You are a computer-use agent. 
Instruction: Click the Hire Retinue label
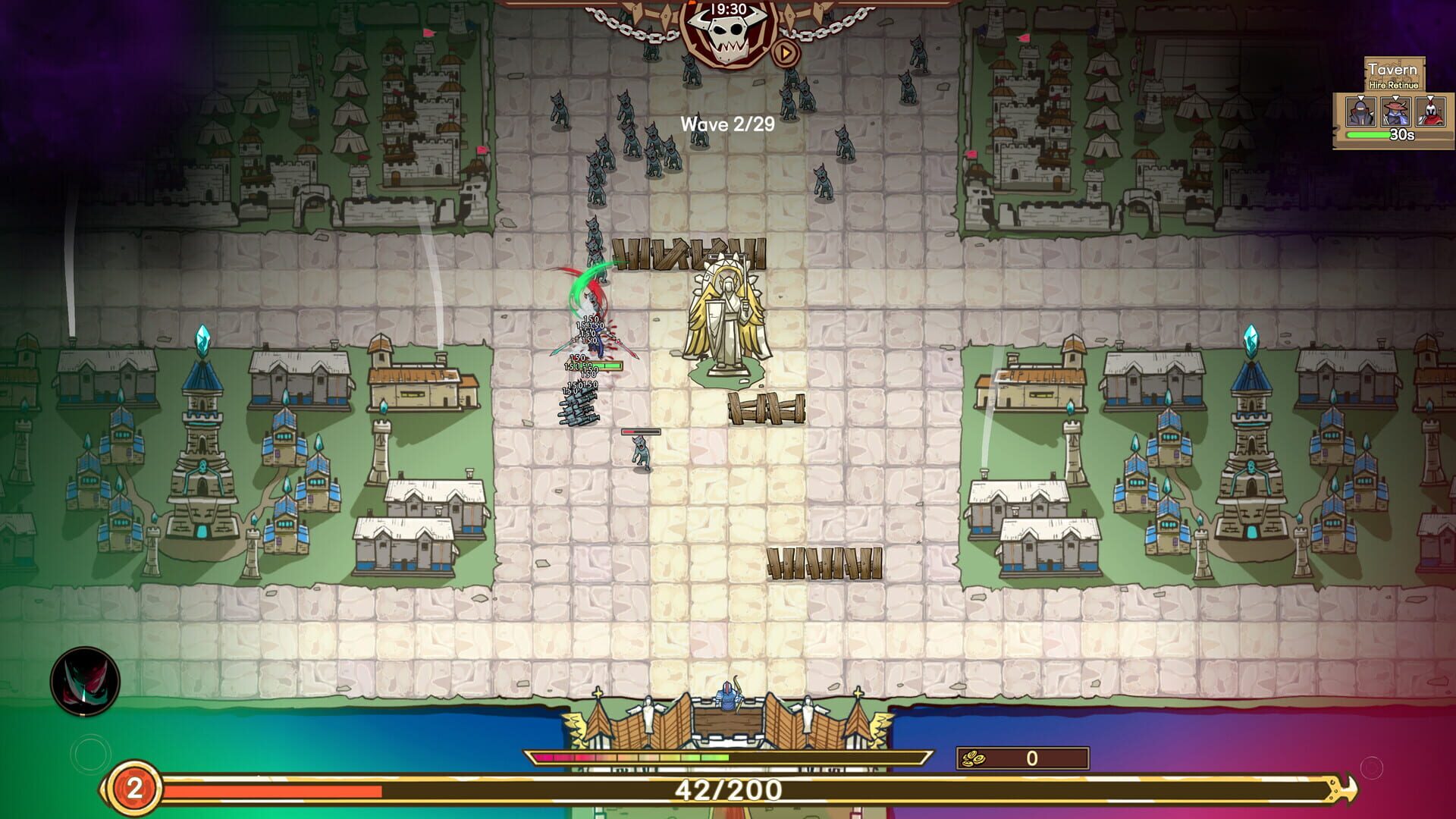point(1394,86)
